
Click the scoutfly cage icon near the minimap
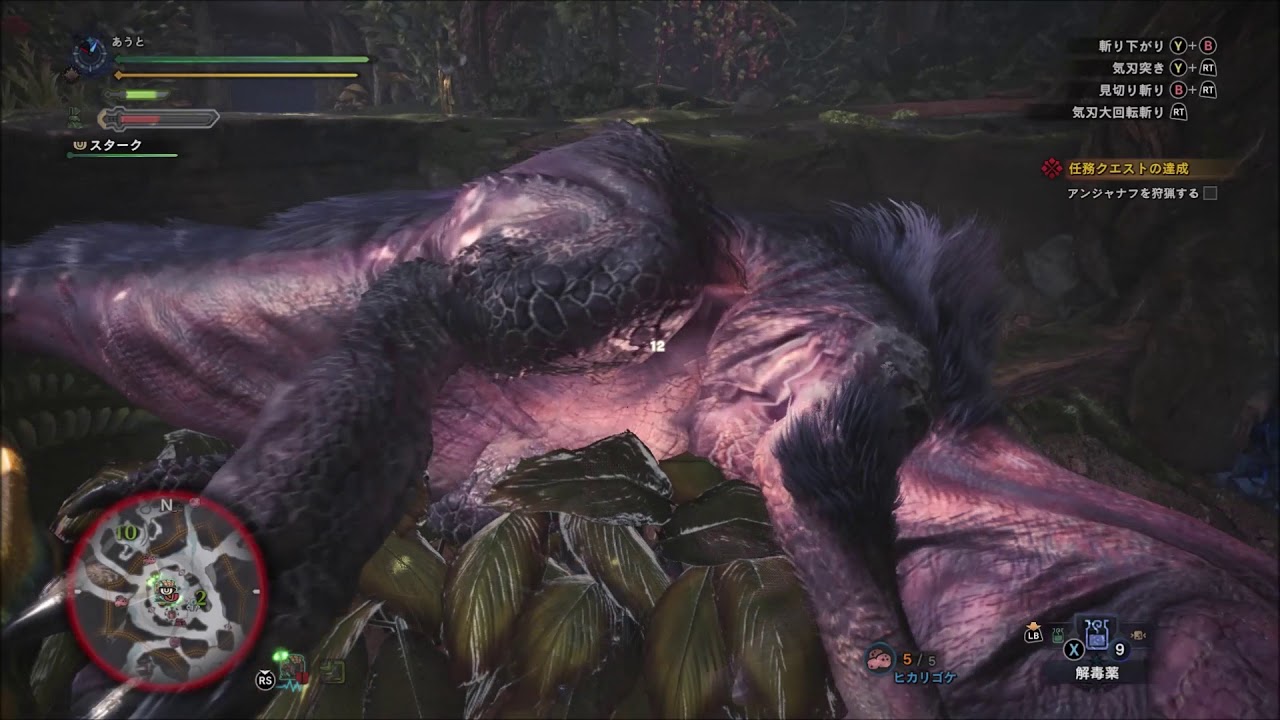(x=292, y=668)
